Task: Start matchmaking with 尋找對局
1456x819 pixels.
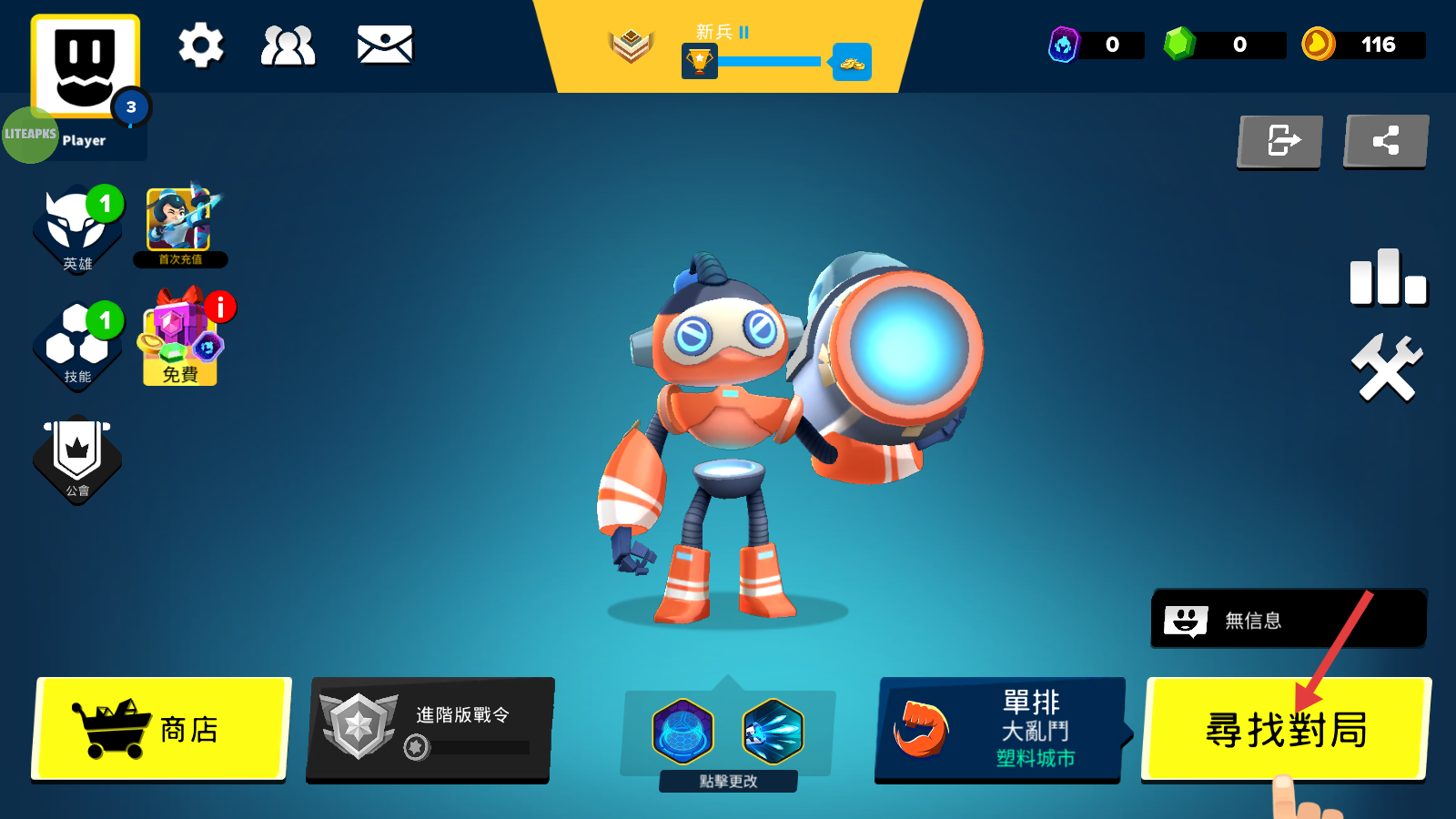Action: pyautogui.click(x=1285, y=729)
